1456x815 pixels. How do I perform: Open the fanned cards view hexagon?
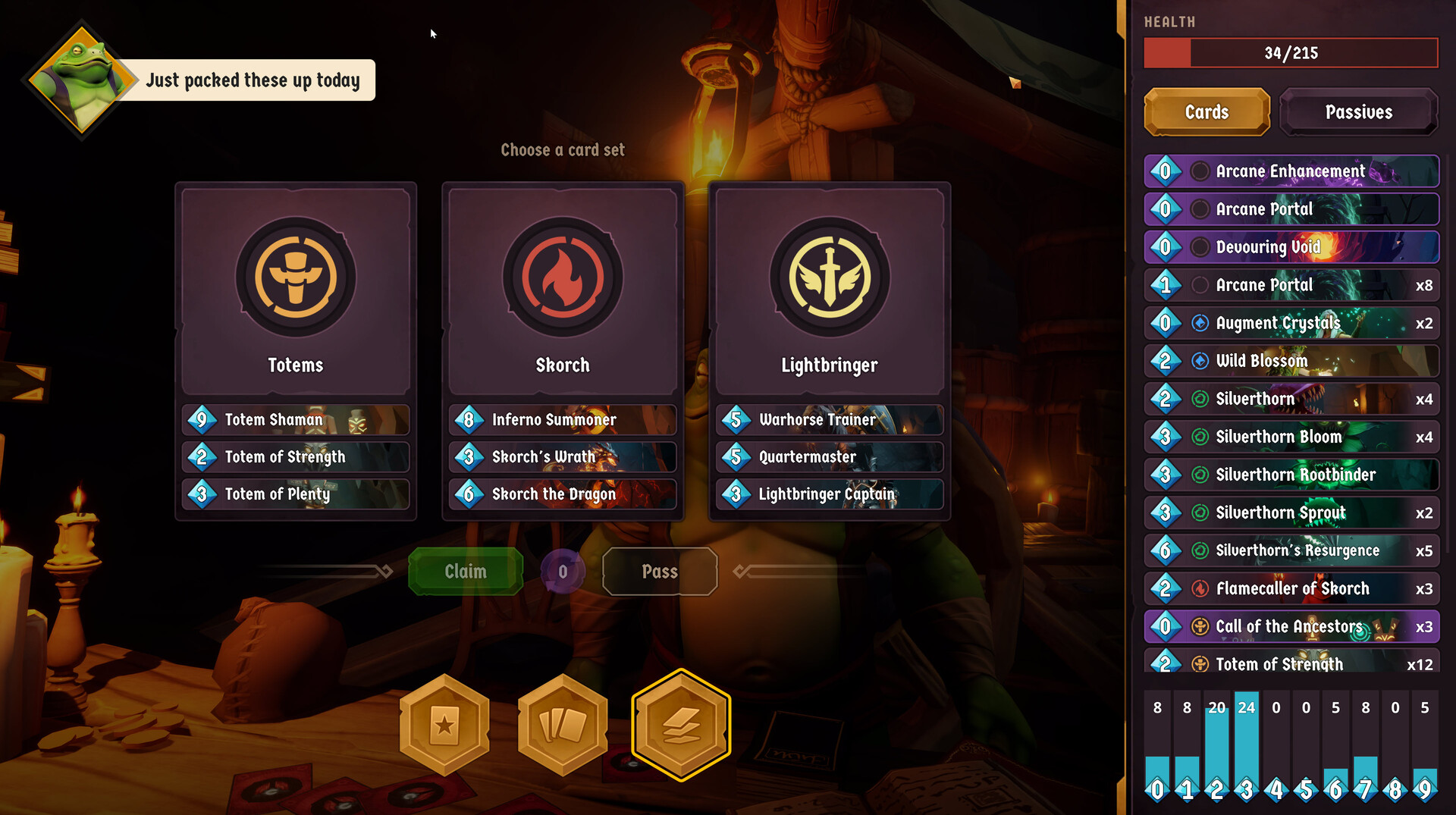coord(562,724)
